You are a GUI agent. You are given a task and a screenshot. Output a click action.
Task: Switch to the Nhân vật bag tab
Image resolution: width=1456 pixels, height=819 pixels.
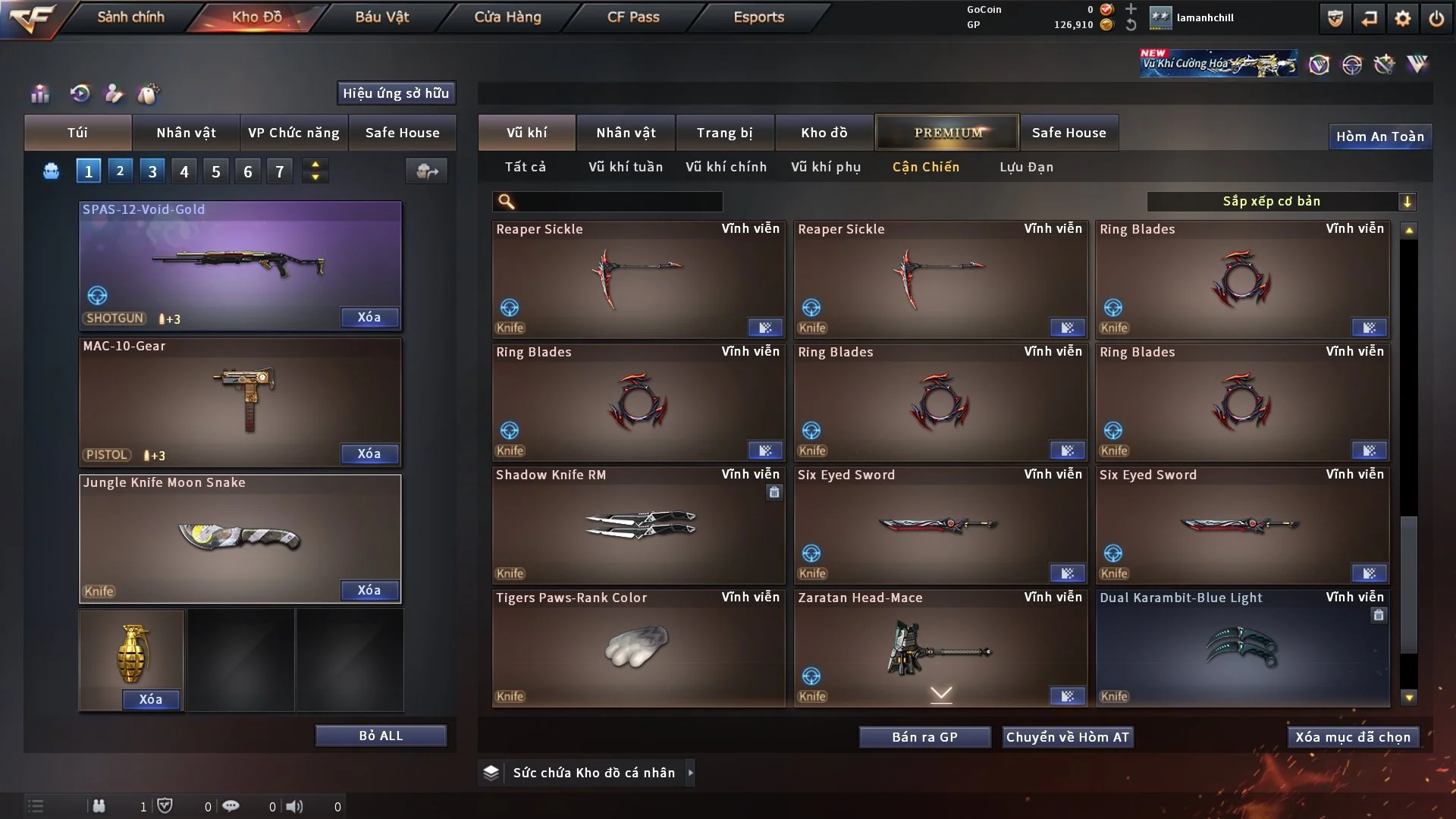pos(186,133)
